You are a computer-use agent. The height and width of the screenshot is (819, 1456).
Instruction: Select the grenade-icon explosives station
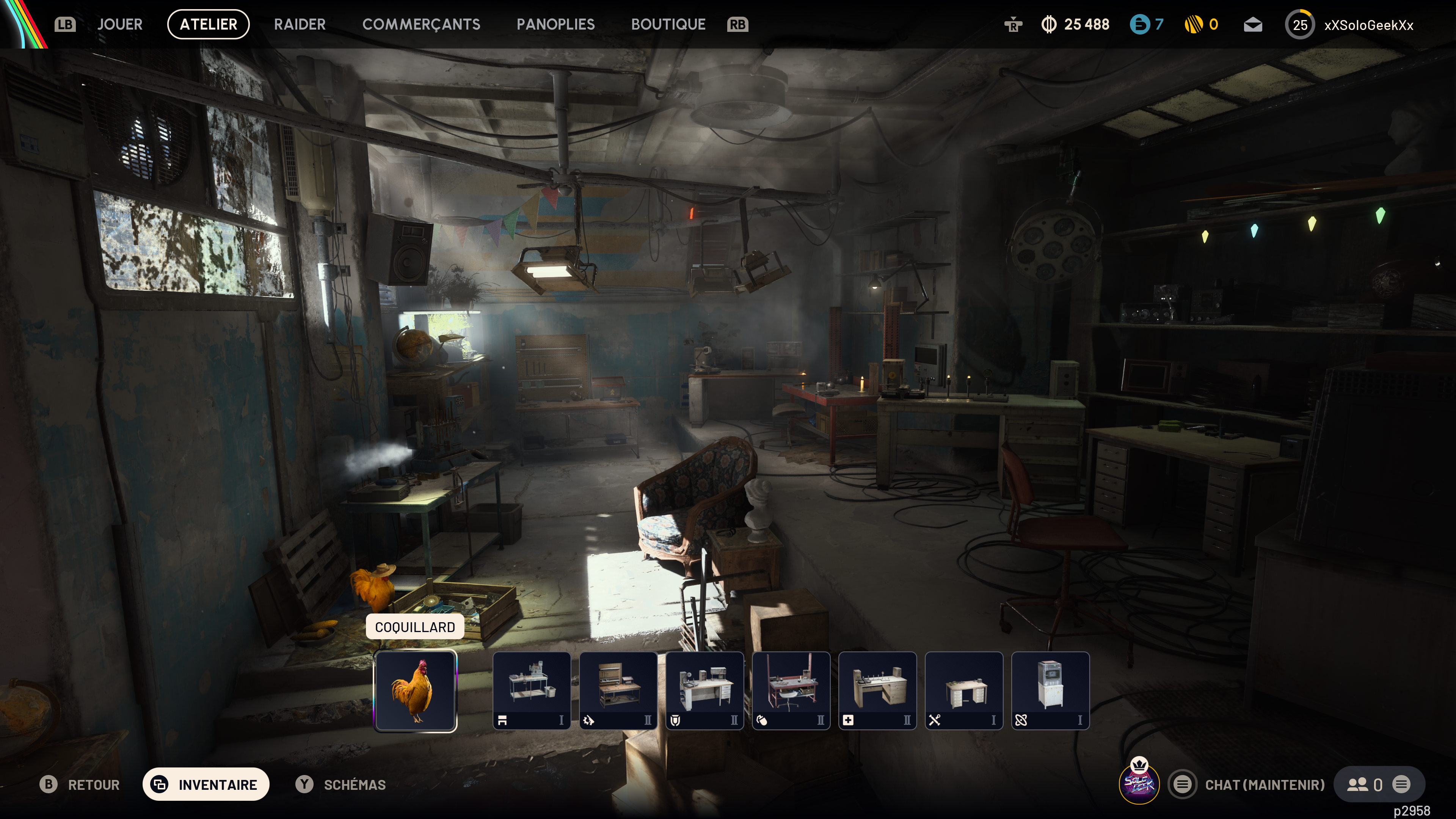click(791, 691)
